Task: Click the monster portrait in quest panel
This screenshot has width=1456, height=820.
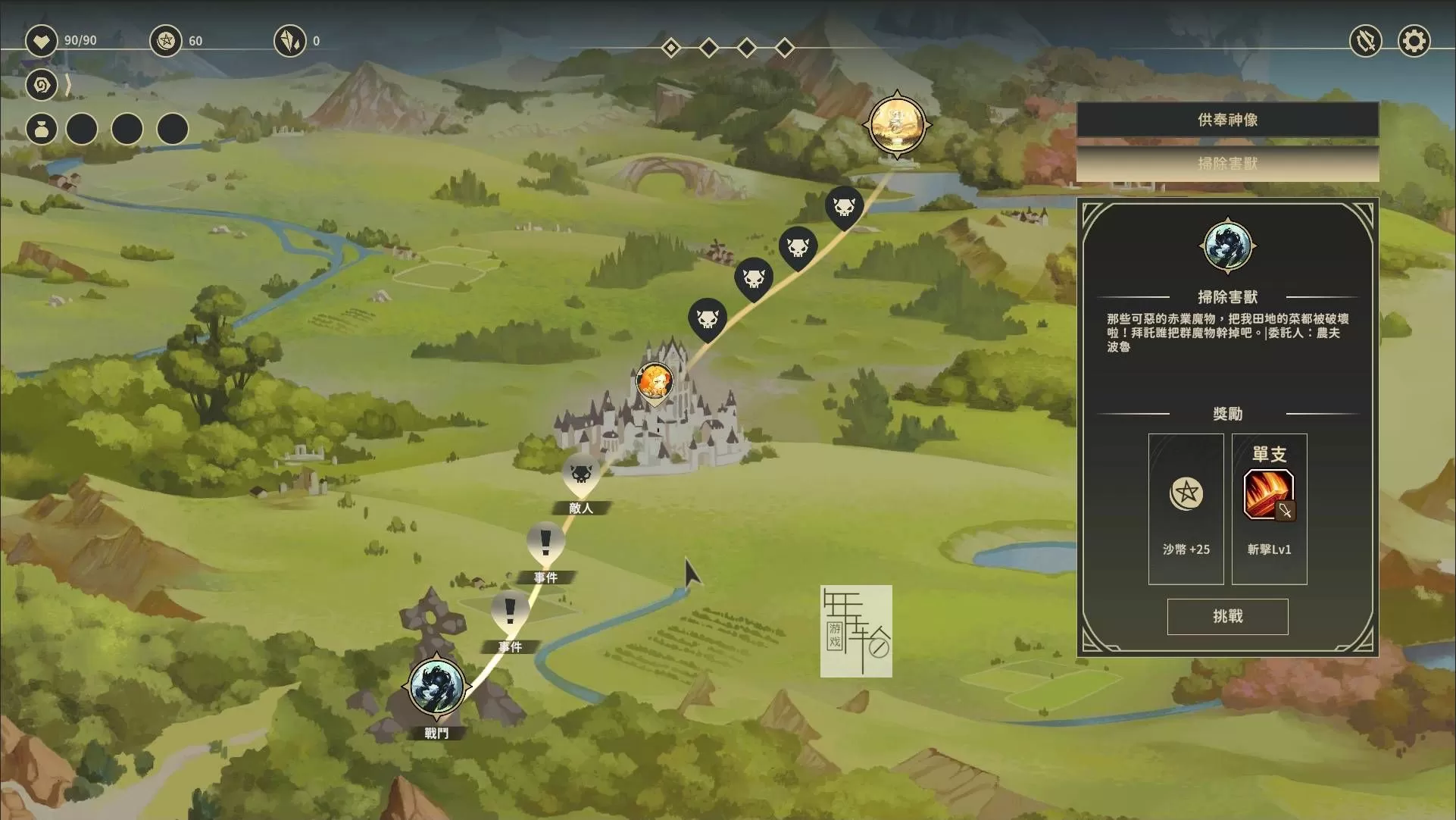Action: point(1227,246)
